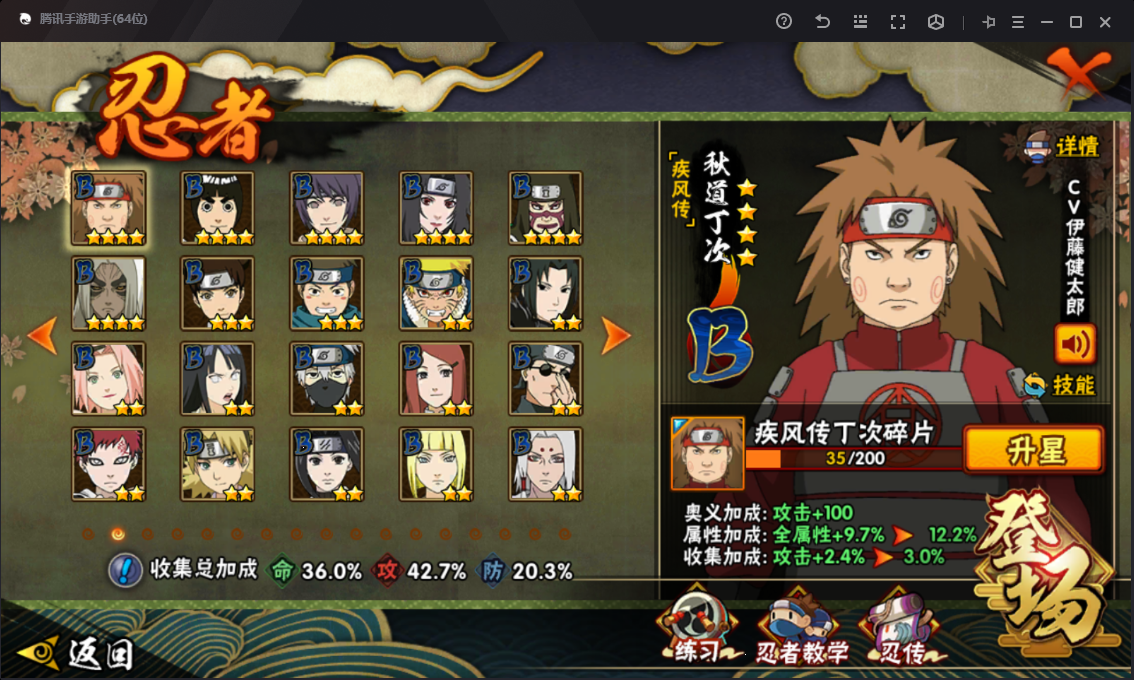Maximize the emulator window
Image resolution: width=1134 pixels, height=680 pixels.
pos(1076,22)
